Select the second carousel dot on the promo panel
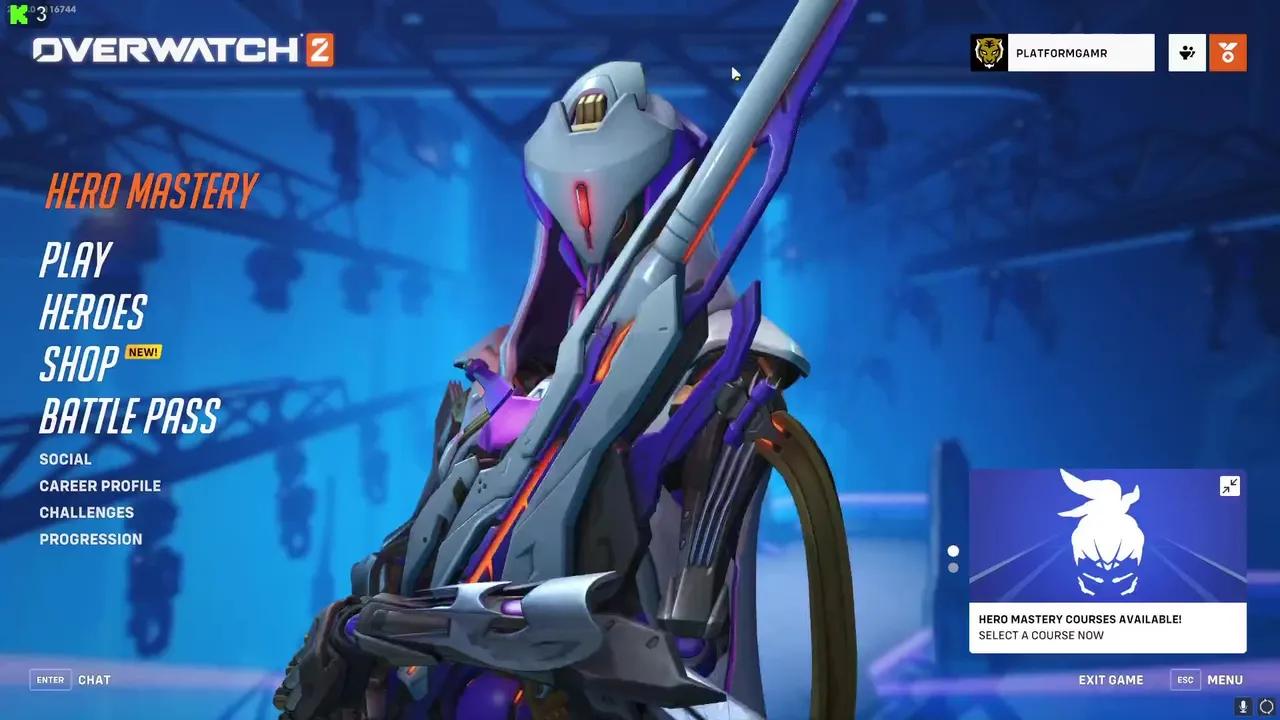 click(x=951, y=566)
